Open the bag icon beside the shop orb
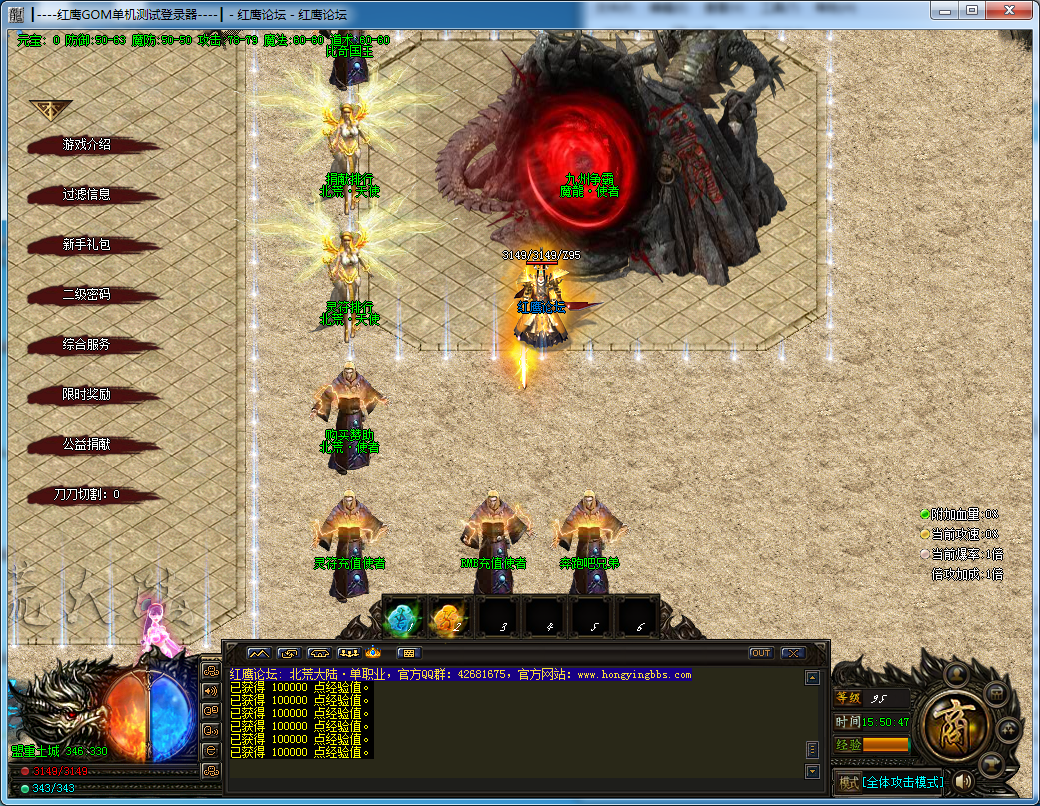Image resolution: width=1040 pixels, height=806 pixels. coord(995,693)
